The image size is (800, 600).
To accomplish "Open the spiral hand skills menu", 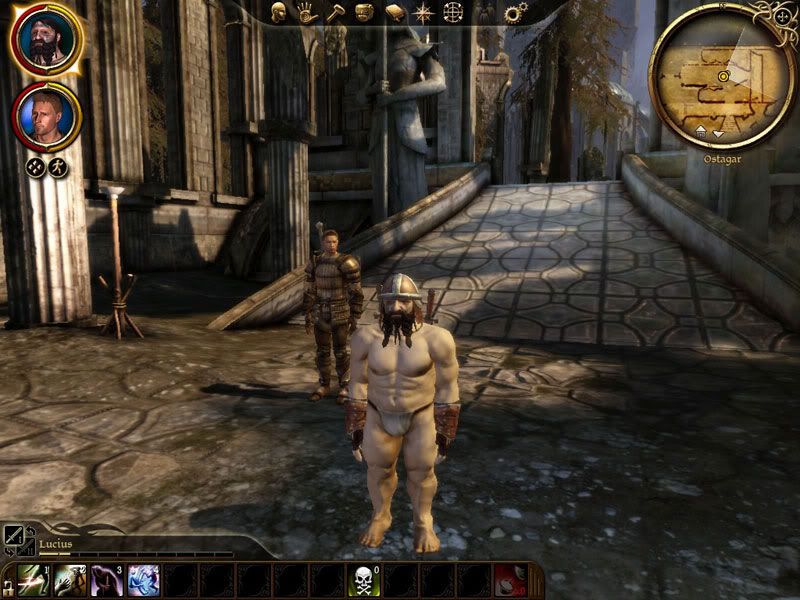I will pyautogui.click(x=307, y=12).
